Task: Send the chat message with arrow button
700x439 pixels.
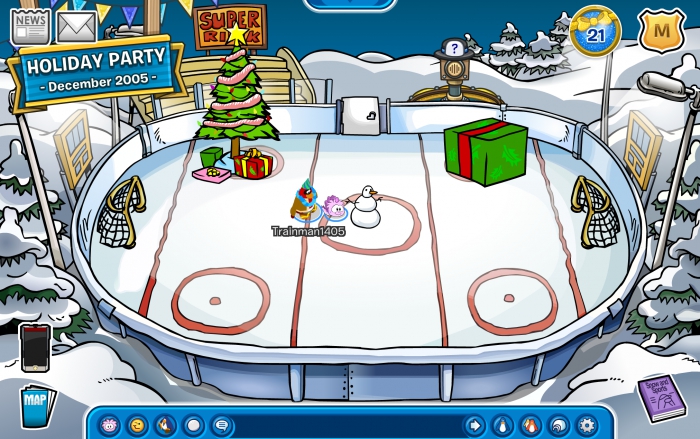Action: click(474, 425)
